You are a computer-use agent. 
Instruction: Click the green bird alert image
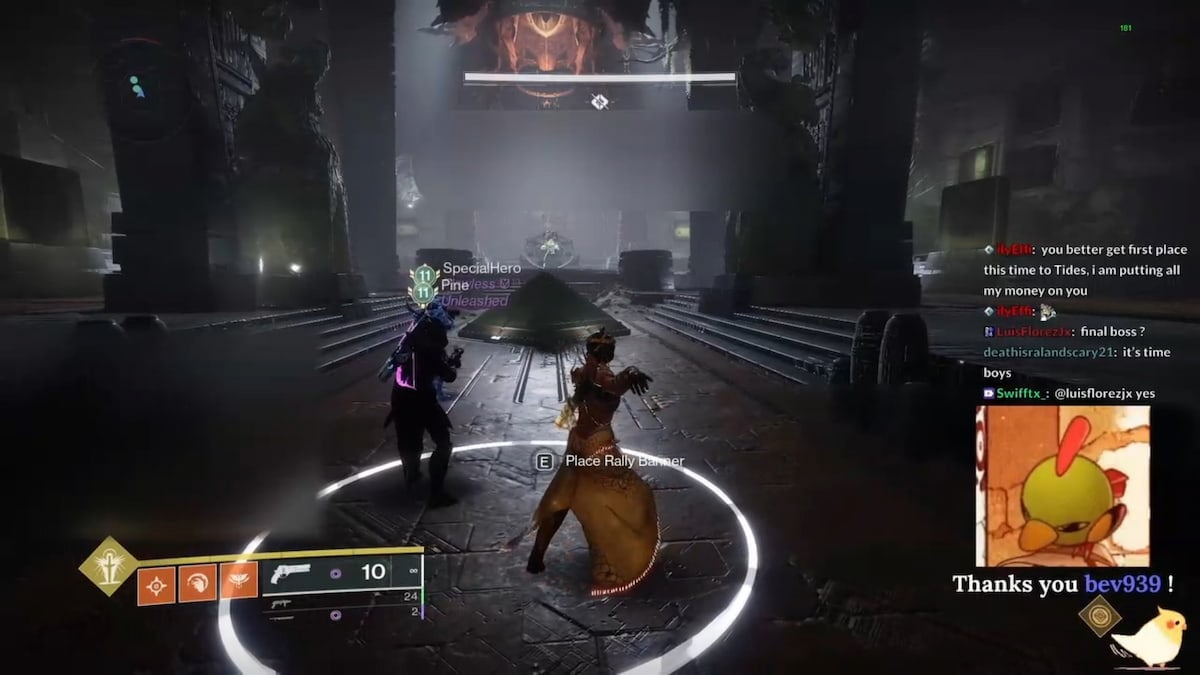[x=1062, y=486]
